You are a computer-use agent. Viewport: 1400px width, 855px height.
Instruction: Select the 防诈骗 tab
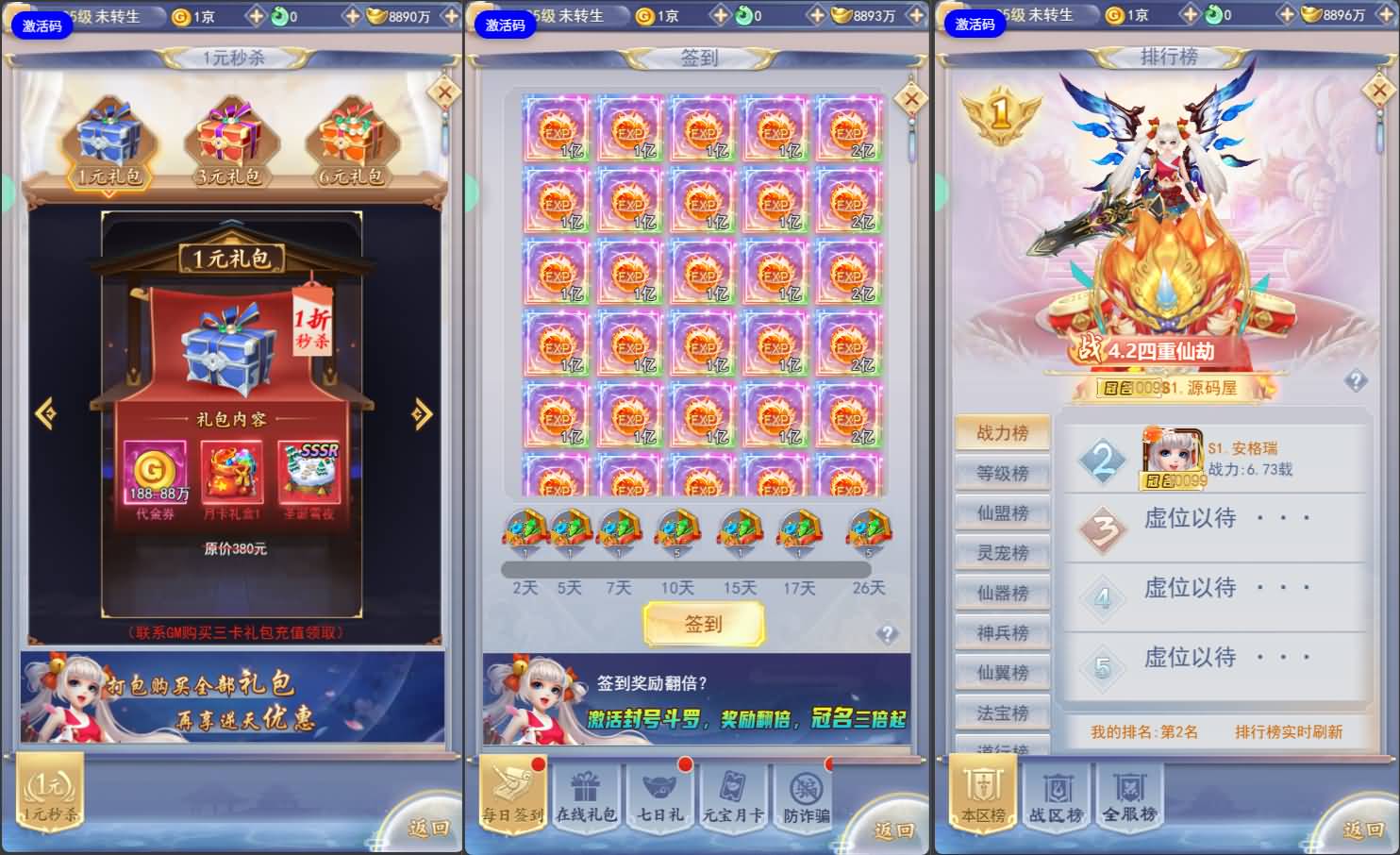pyautogui.click(x=806, y=797)
